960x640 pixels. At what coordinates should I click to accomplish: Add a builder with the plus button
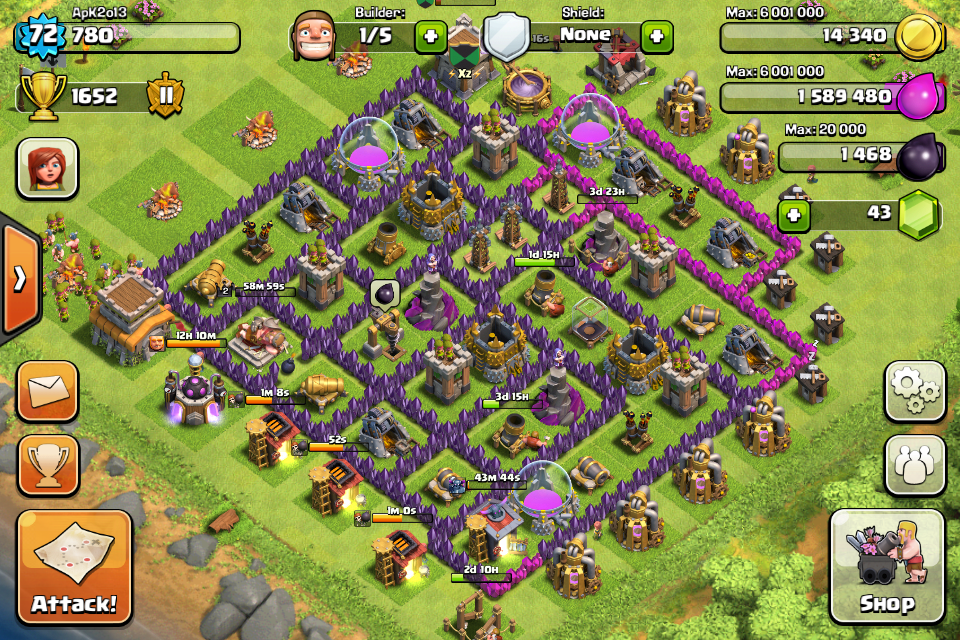pos(431,38)
